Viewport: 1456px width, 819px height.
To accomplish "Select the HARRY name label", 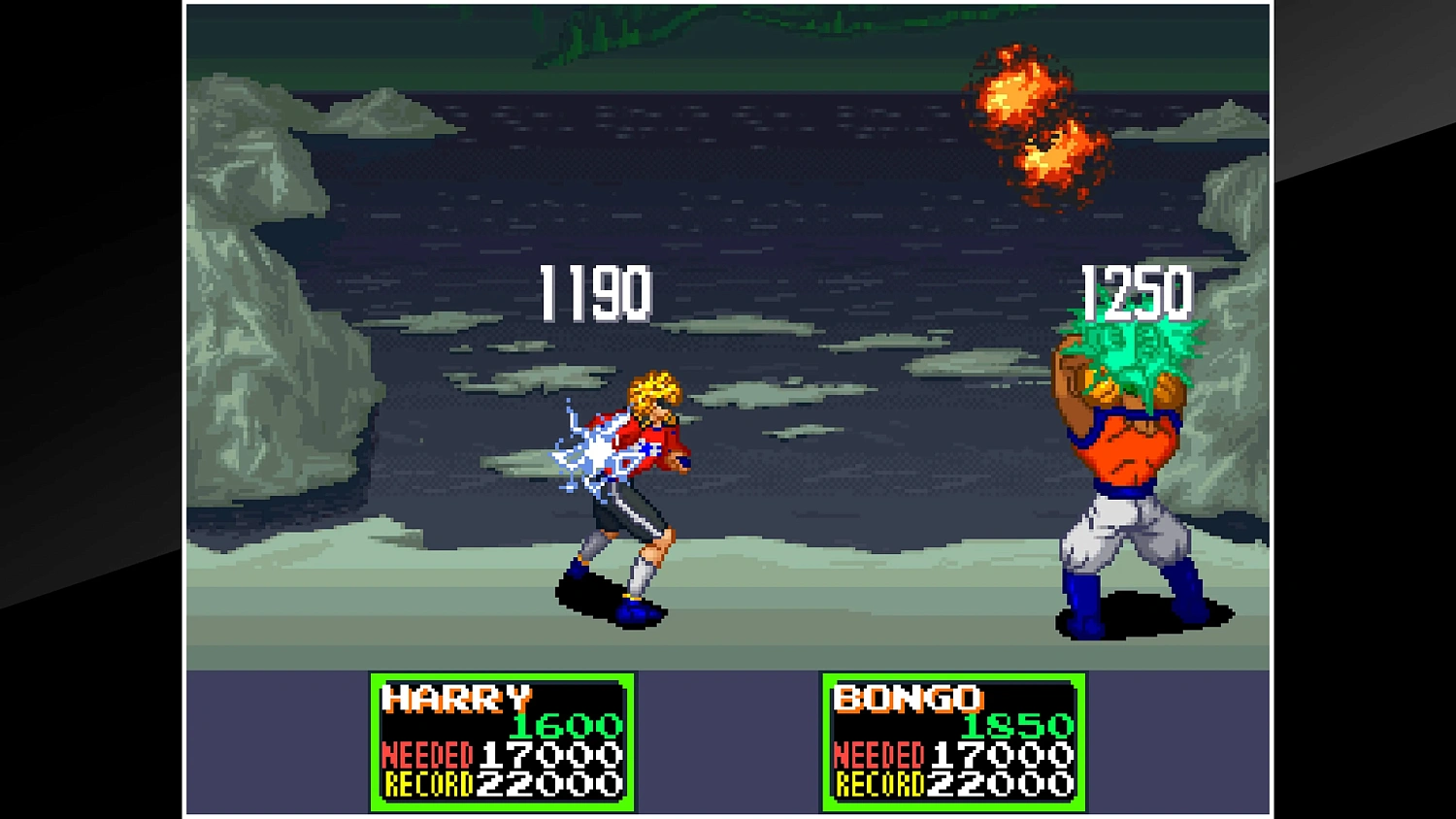I will tap(456, 699).
